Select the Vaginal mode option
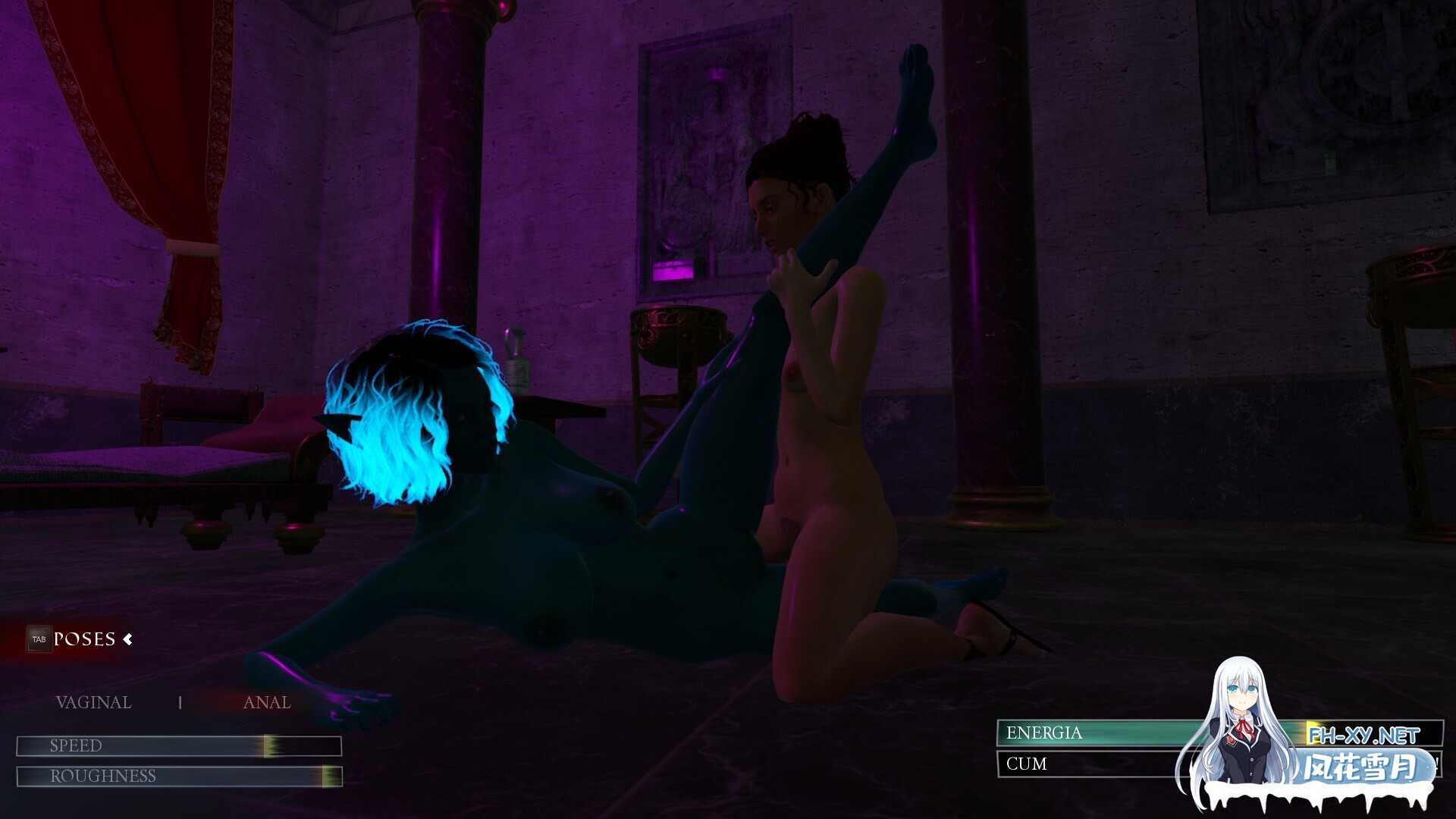 (93, 703)
